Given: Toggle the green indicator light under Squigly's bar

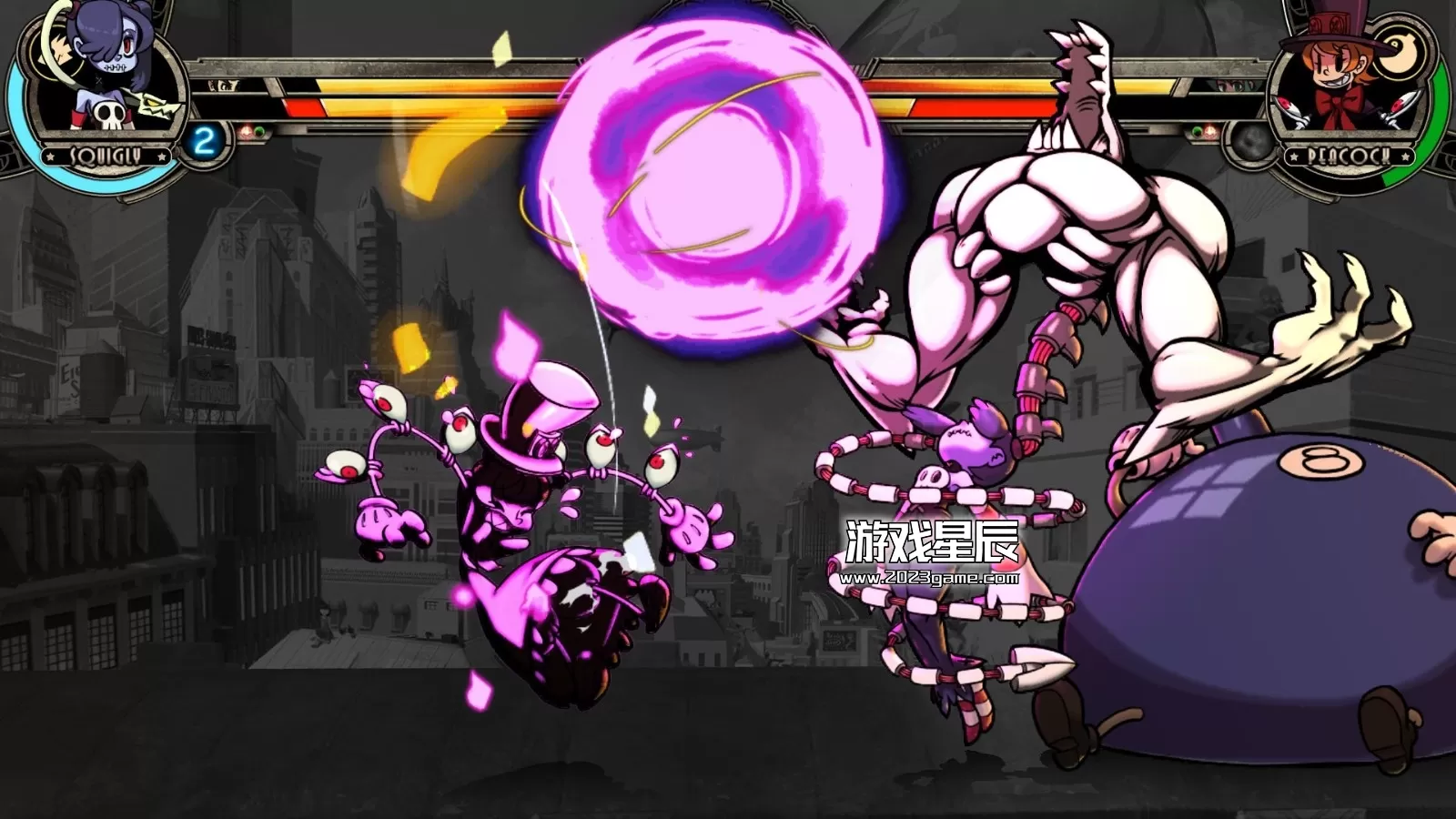Looking at the screenshot, I should pyautogui.click(x=260, y=131).
